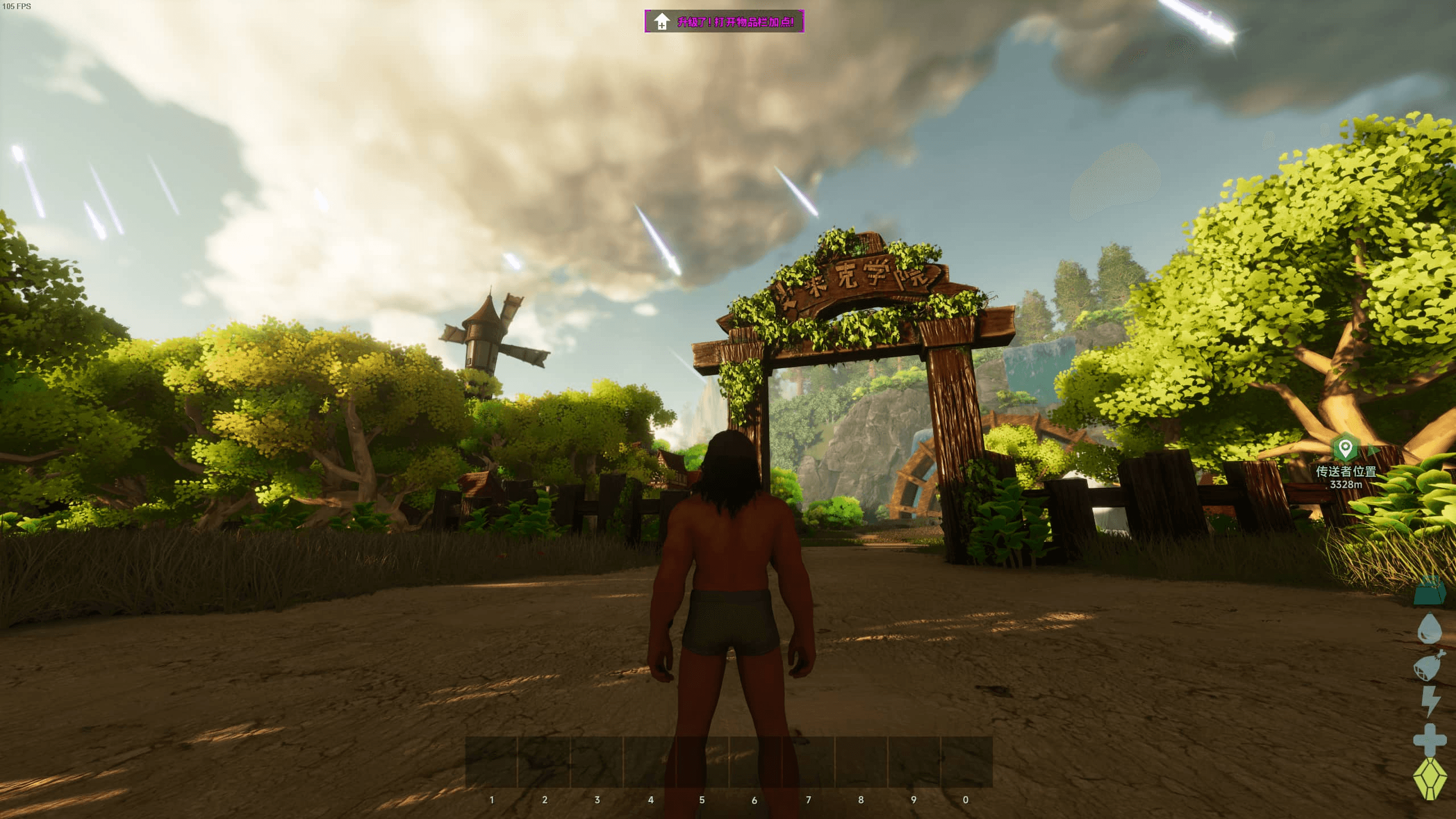Click the green crystal experience icon
Image resolution: width=1456 pixels, height=819 pixels.
(1430, 778)
